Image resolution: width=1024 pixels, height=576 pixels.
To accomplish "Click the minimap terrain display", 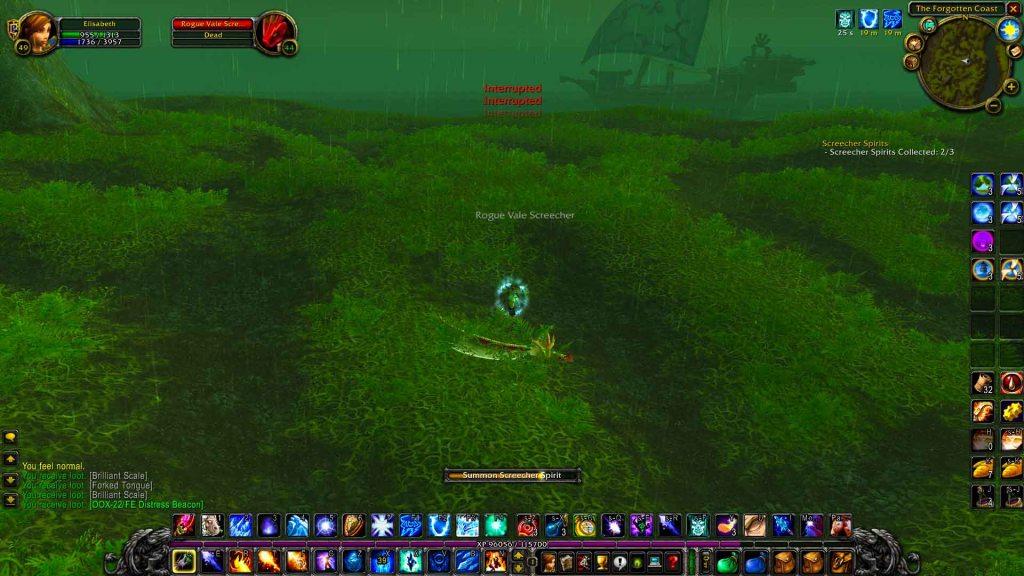I will pos(964,61).
